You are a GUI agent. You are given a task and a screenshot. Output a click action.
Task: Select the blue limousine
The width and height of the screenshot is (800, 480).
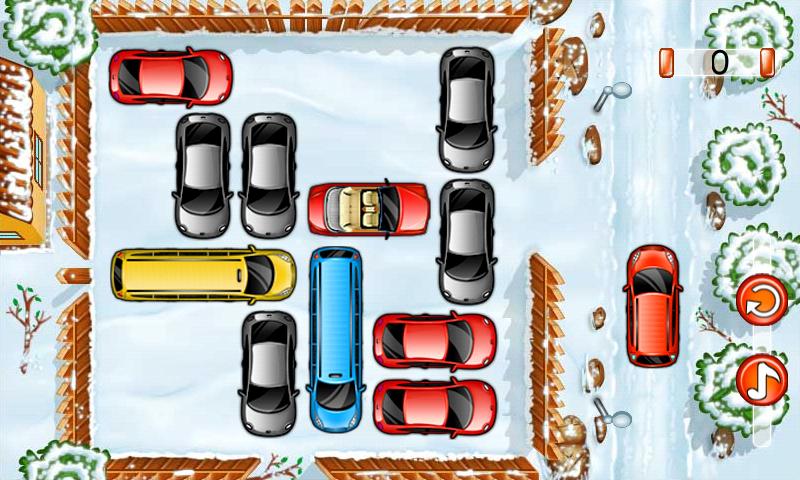coord(335,337)
